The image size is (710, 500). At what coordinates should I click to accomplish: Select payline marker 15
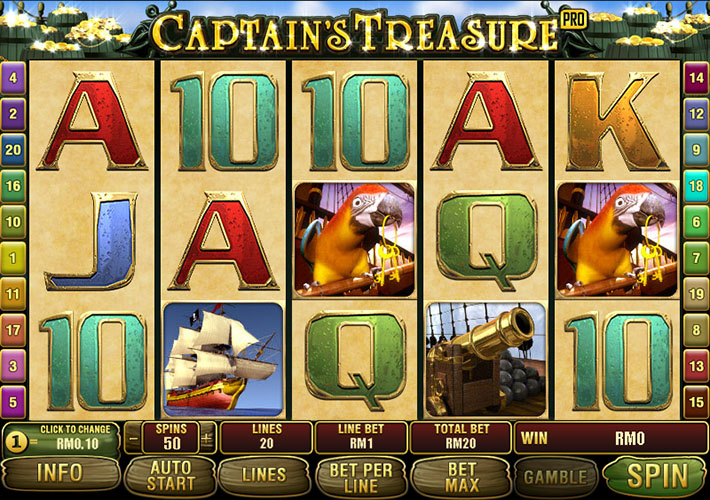[x=696, y=402]
